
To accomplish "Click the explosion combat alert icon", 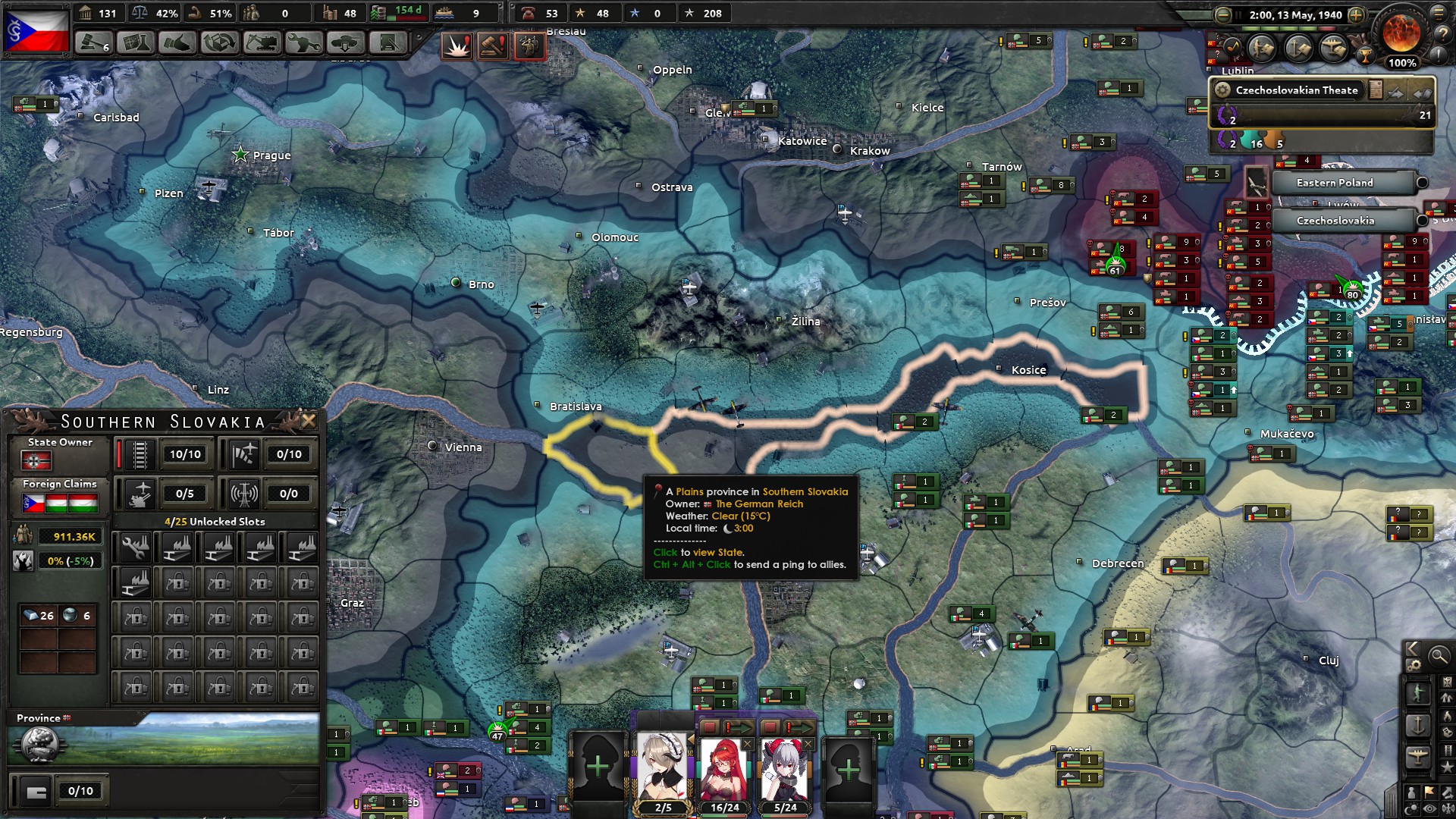I will 457,46.
